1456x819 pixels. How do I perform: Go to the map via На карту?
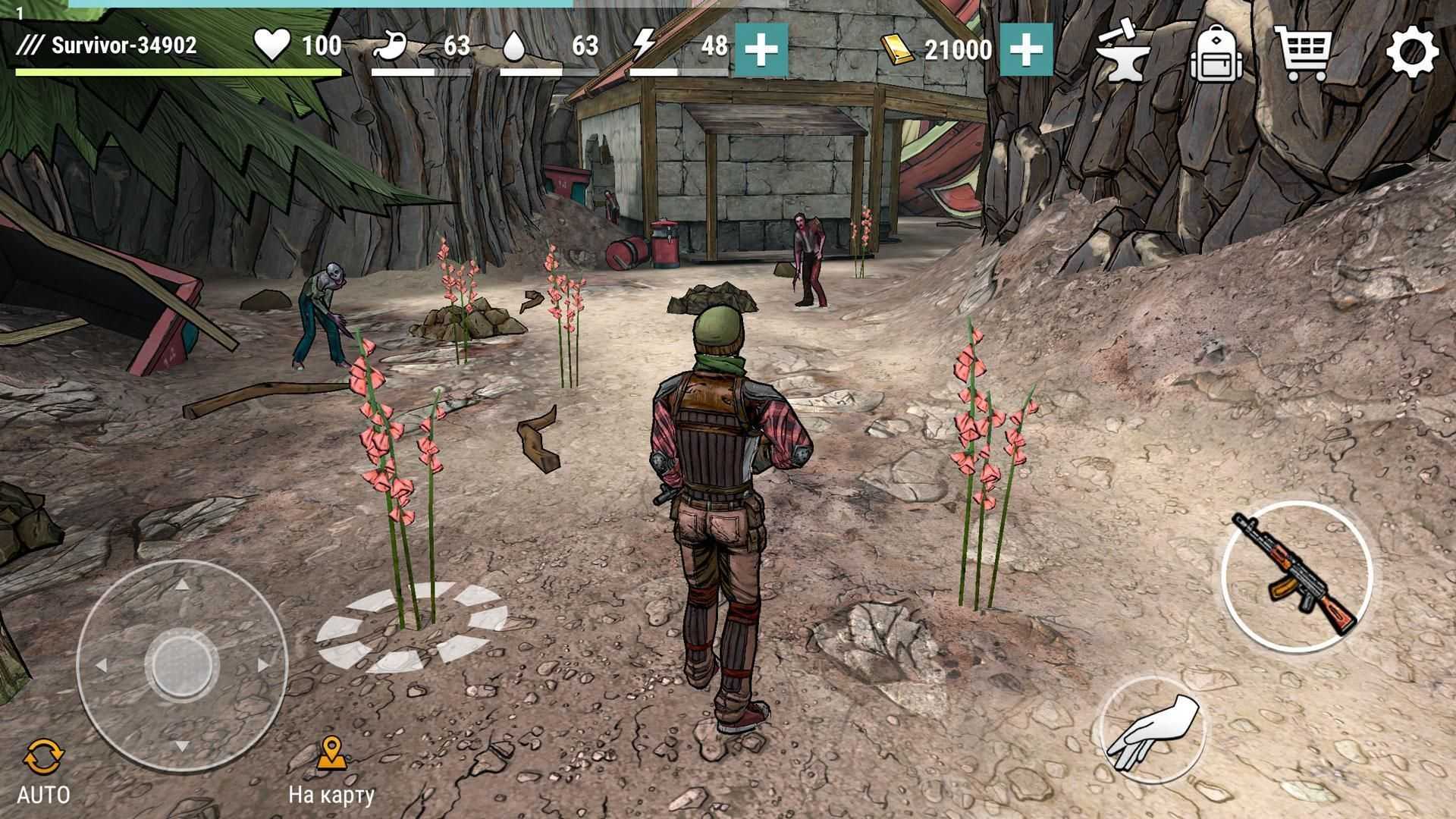pos(331,770)
